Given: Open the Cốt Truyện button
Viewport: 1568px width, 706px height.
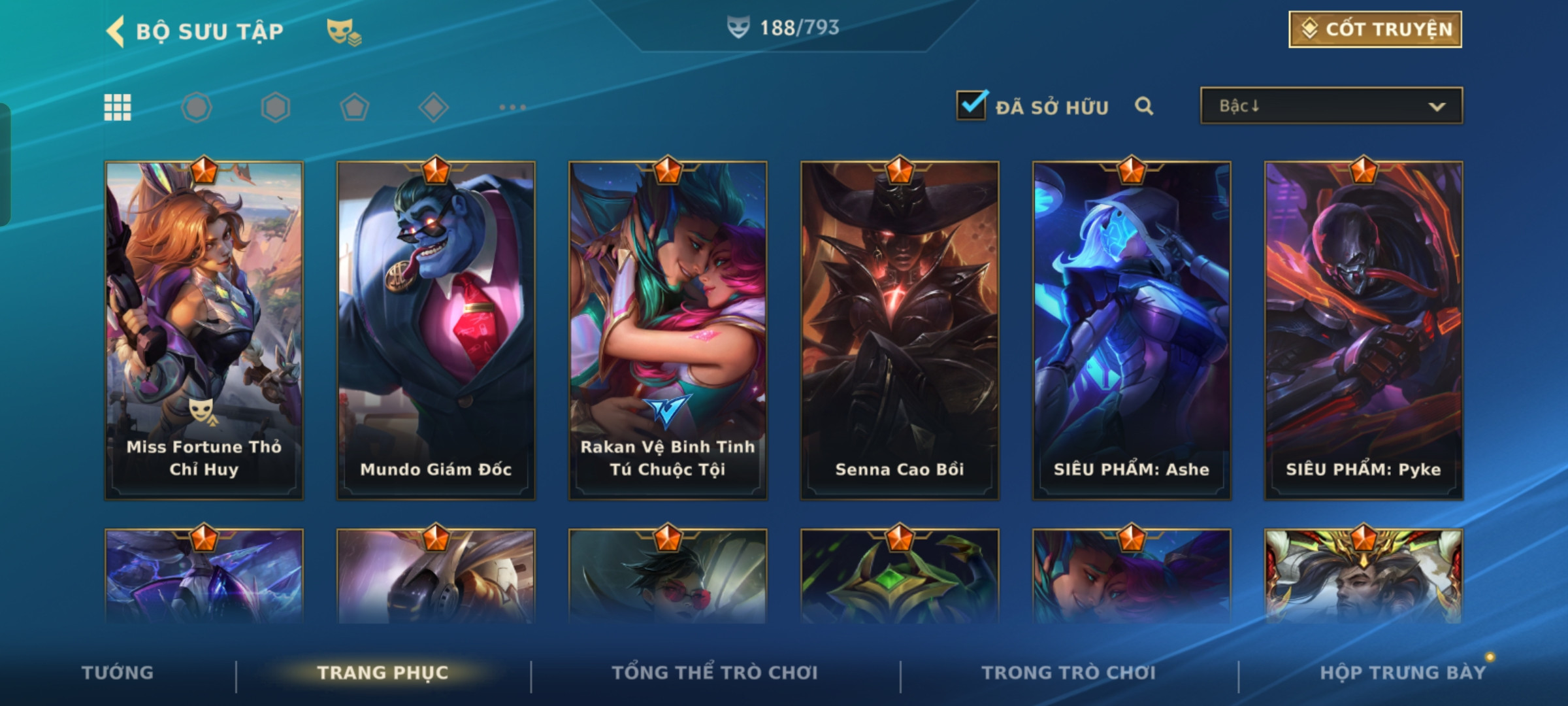Looking at the screenshot, I should click(x=1375, y=29).
